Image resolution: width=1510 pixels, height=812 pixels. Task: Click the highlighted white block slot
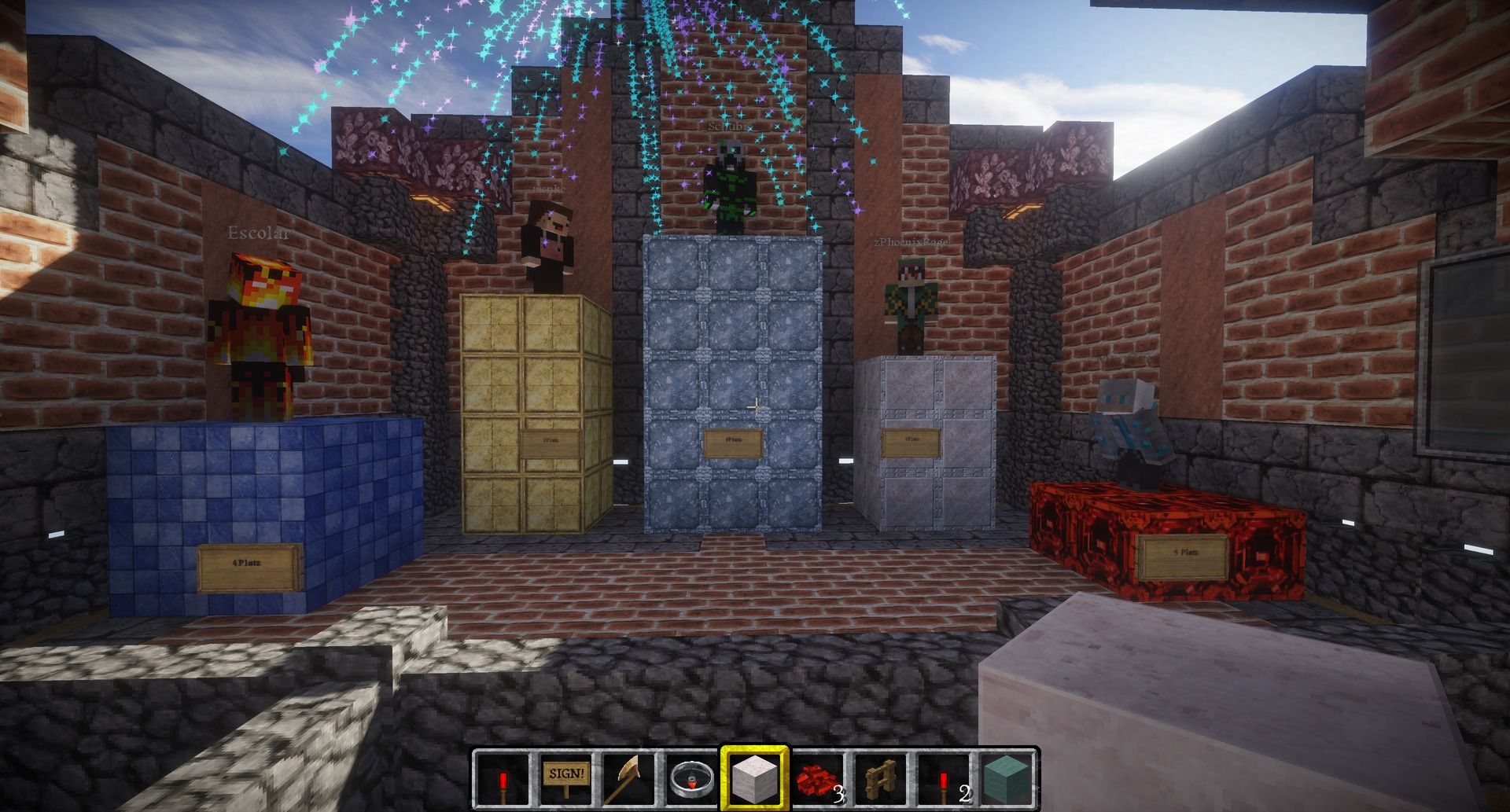pos(754,778)
